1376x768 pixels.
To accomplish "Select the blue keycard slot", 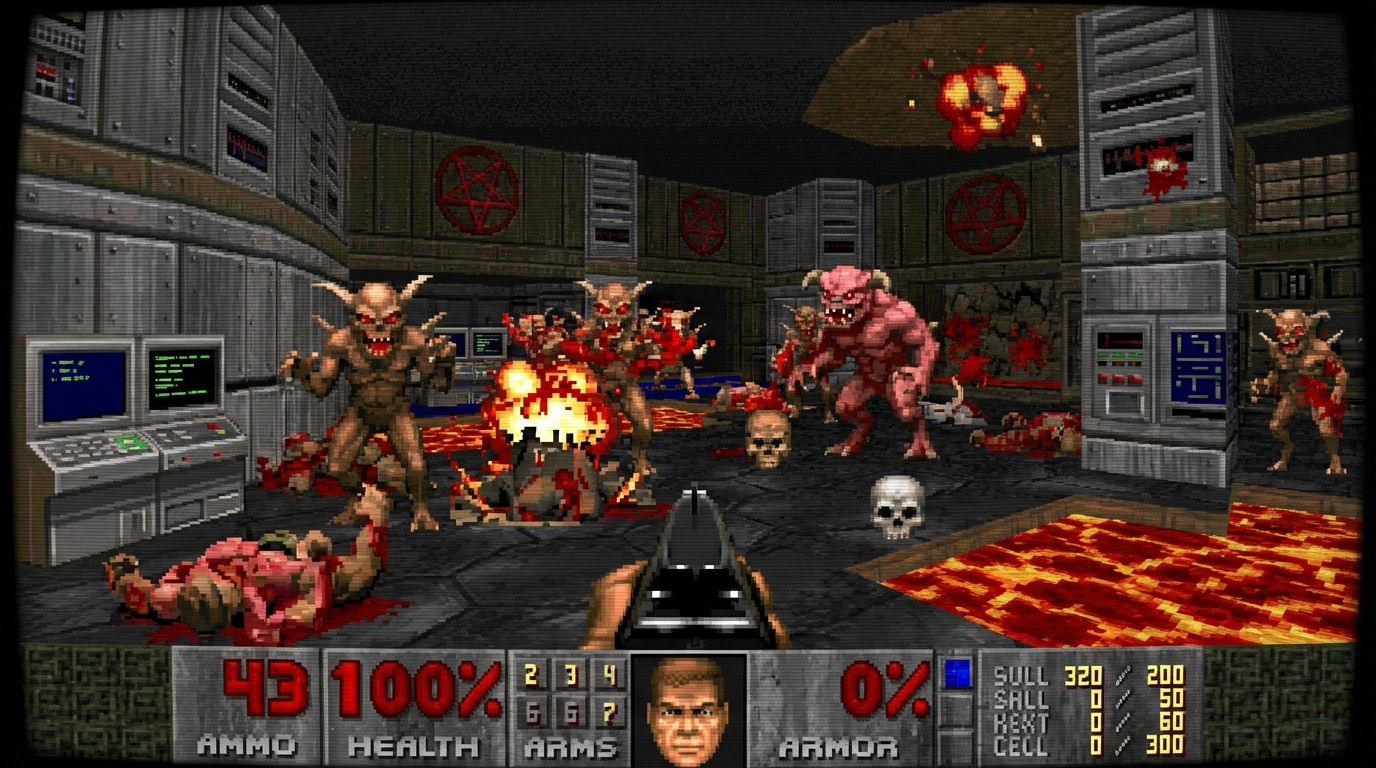I will click(x=958, y=674).
